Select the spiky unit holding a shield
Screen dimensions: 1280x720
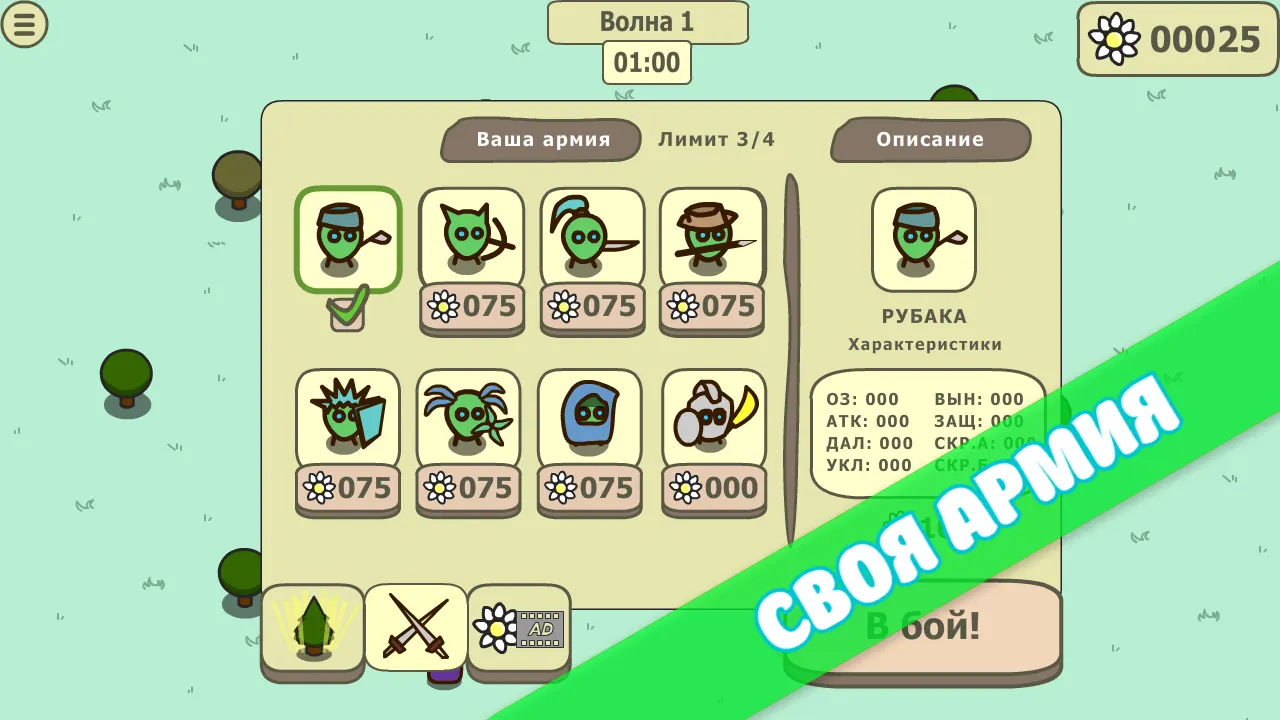click(348, 418)
